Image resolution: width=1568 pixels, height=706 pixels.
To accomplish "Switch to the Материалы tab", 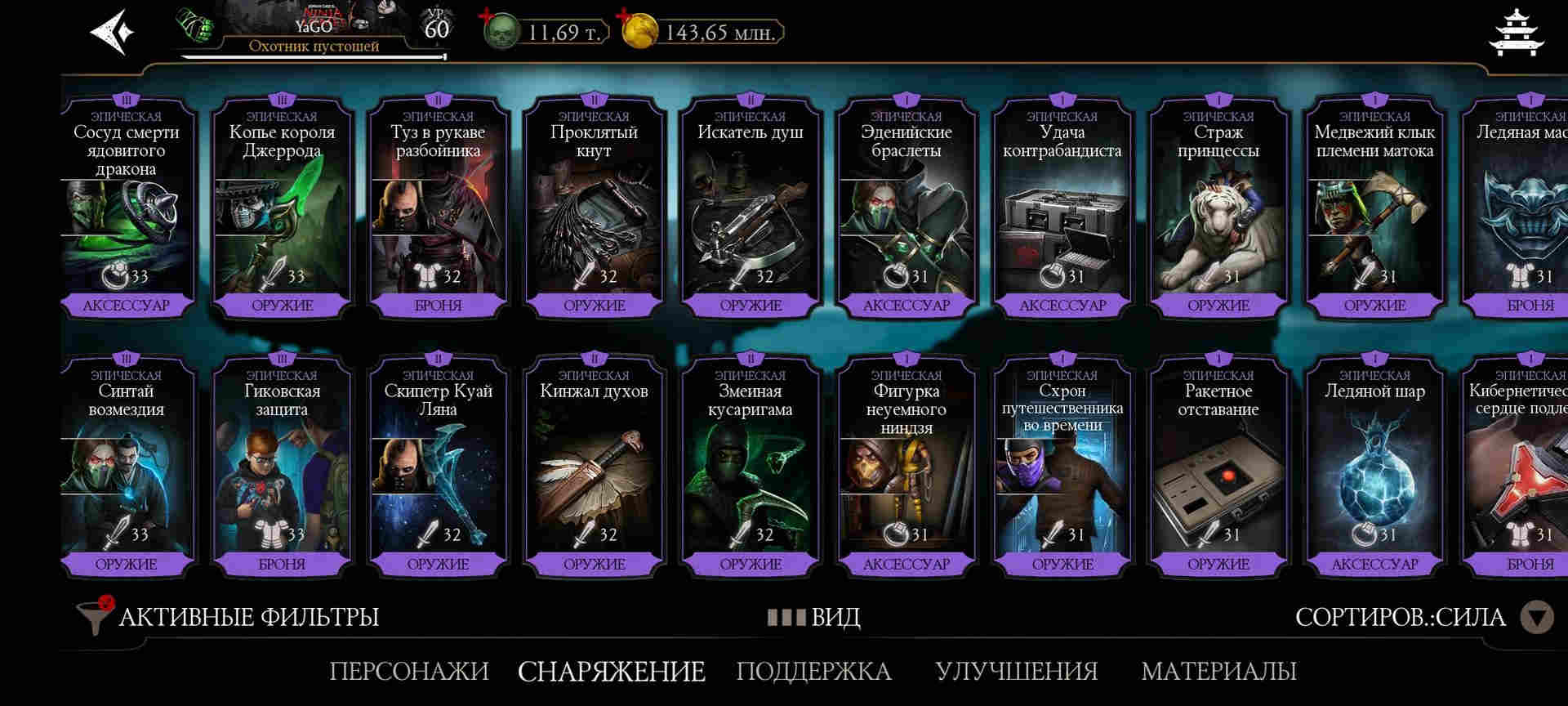I will pyautogui.click(x=1218, y=671).
